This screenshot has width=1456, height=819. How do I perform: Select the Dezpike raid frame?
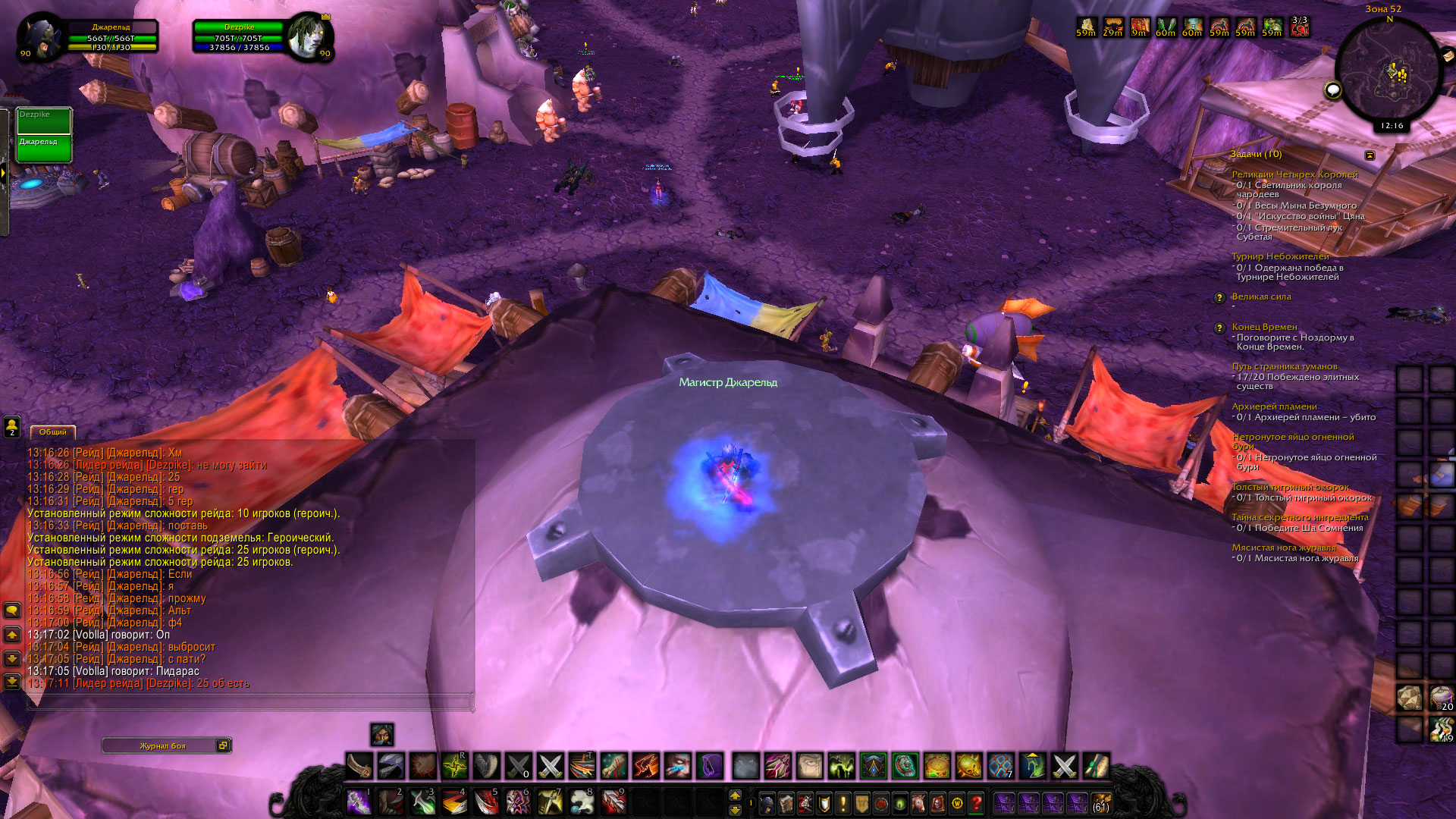pyautogui.click(x=44, y=121)
